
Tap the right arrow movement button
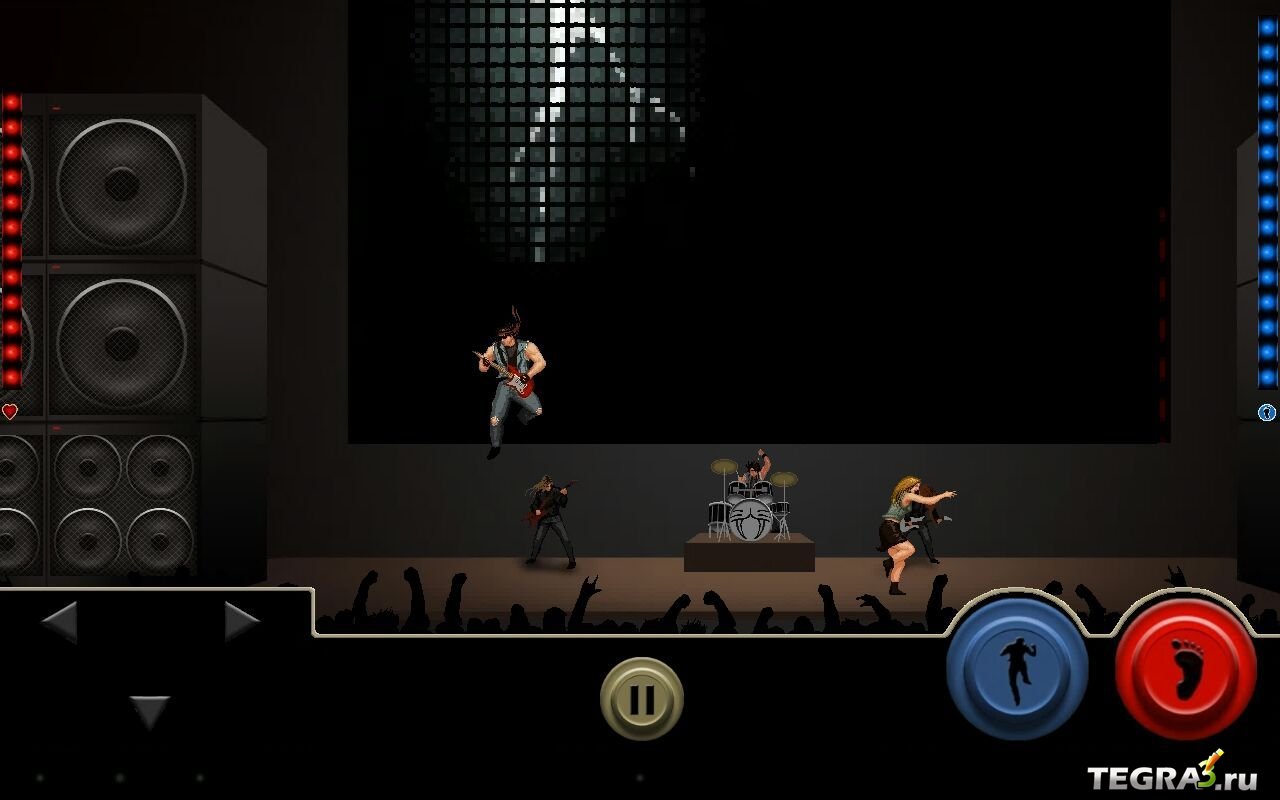click(241, 622)
